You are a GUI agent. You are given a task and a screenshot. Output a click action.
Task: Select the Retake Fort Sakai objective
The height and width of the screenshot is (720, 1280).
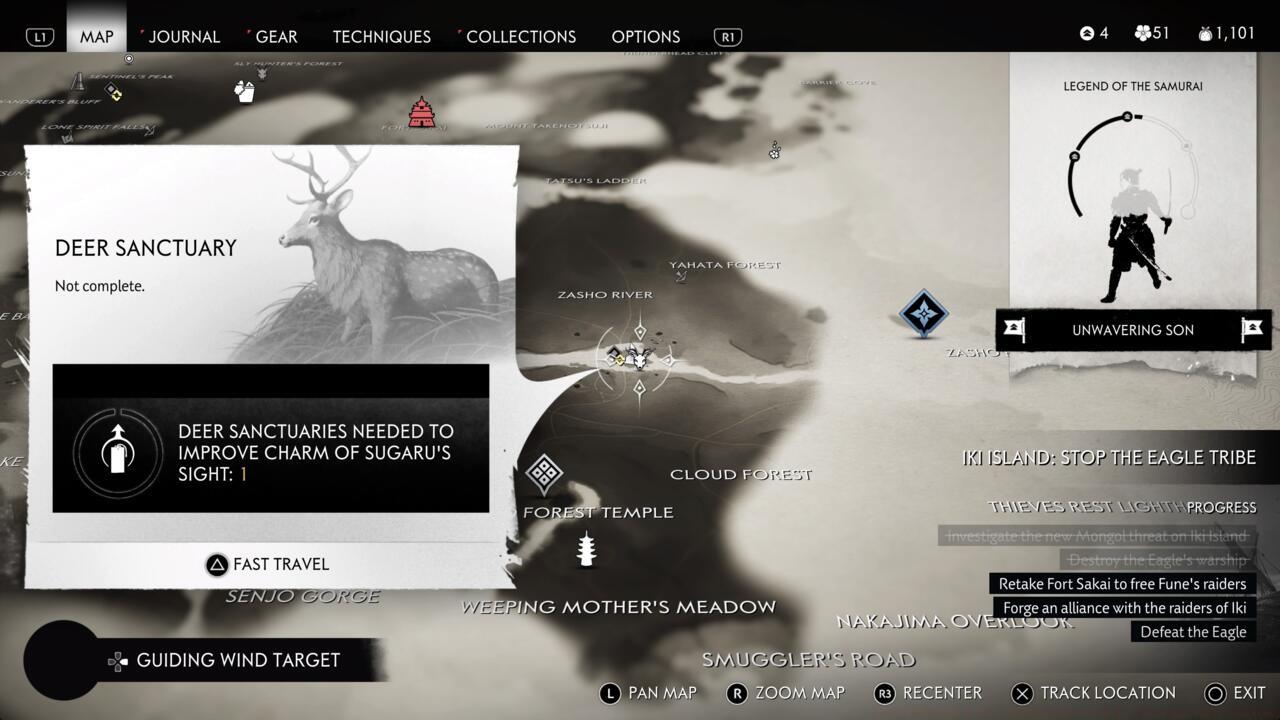coord(1122,584)
